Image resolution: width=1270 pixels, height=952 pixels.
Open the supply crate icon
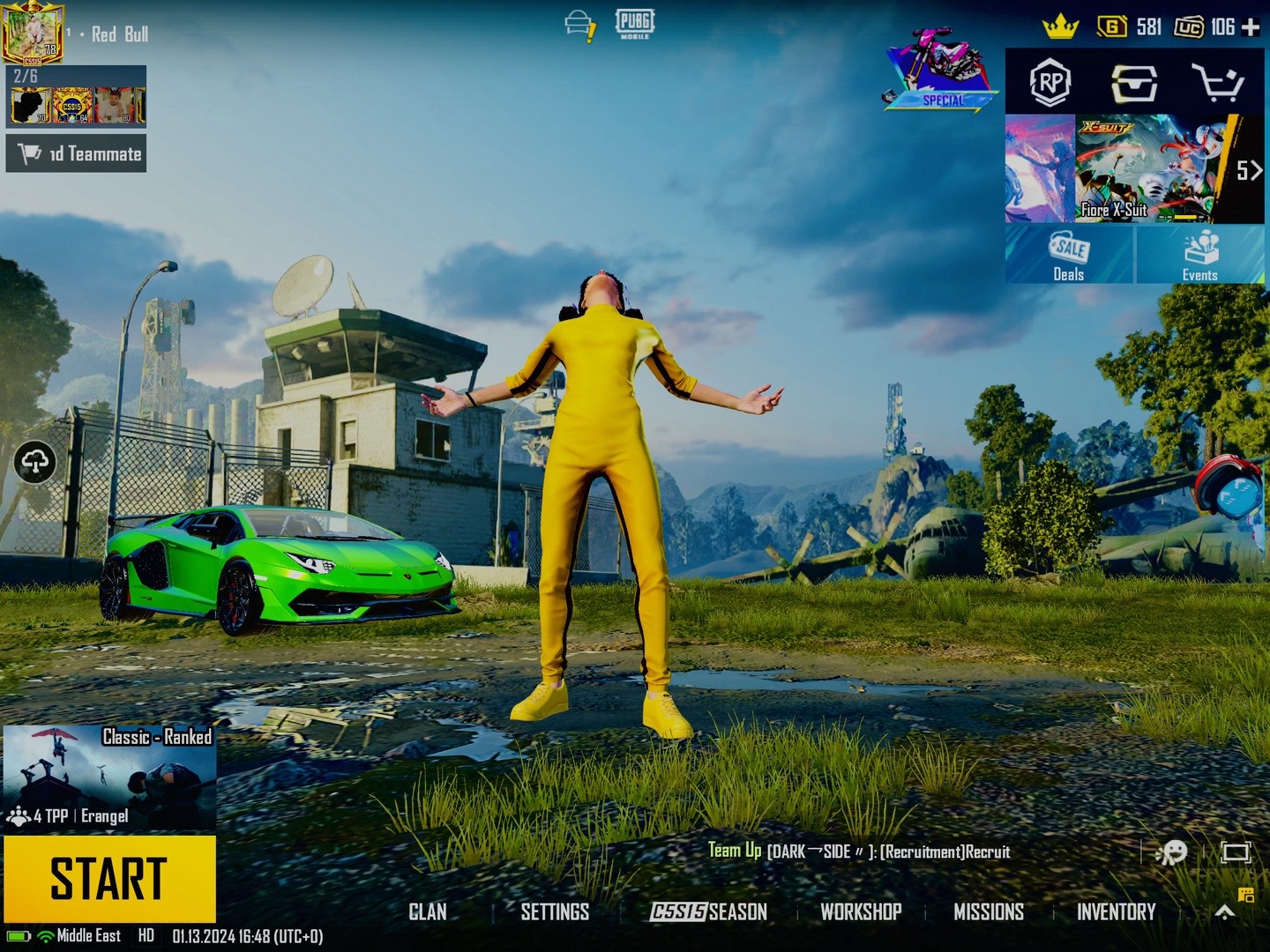point(1134,83)
